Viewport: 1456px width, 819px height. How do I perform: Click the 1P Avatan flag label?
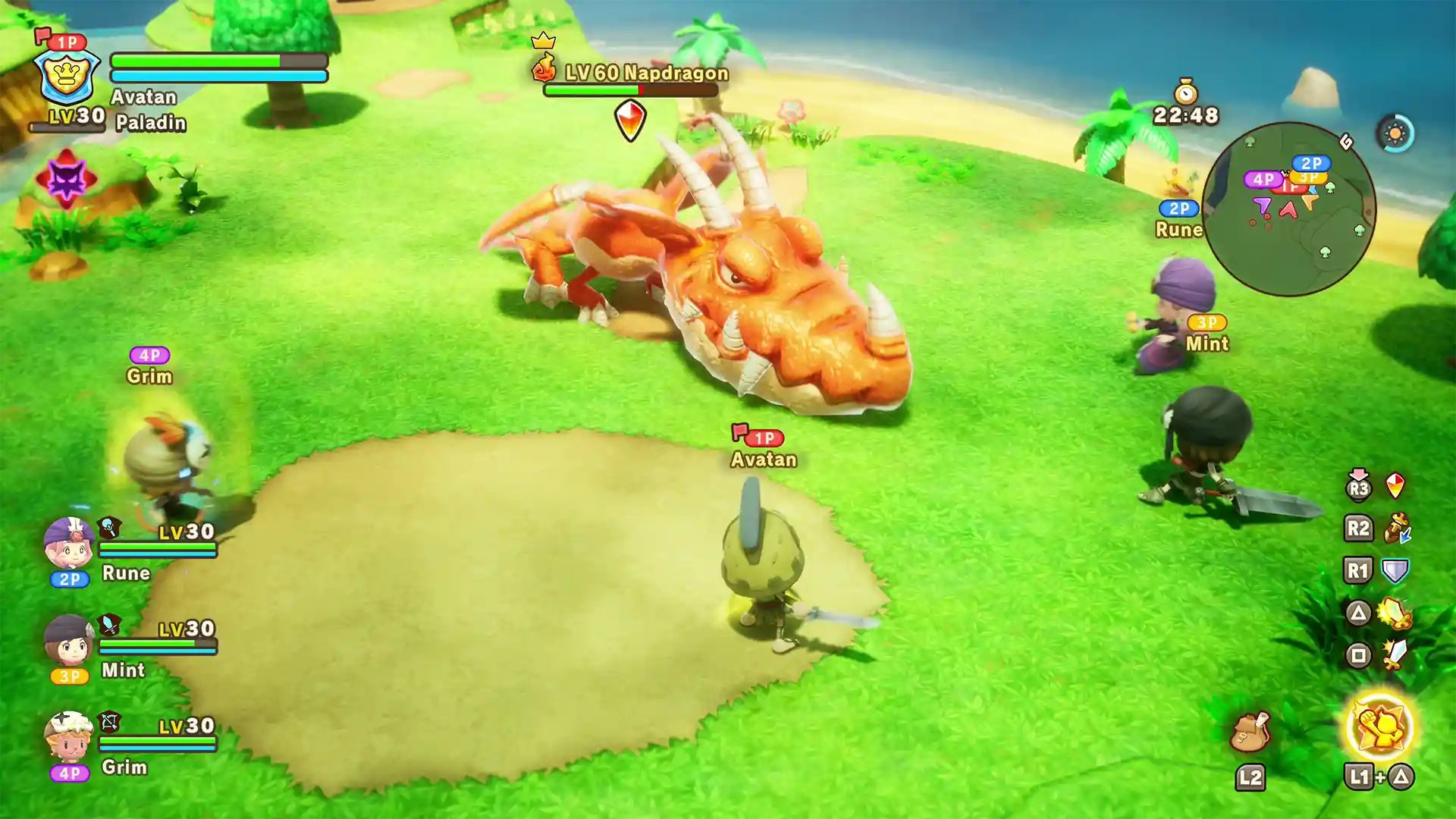pyautogui.click(x=761, y=438)
